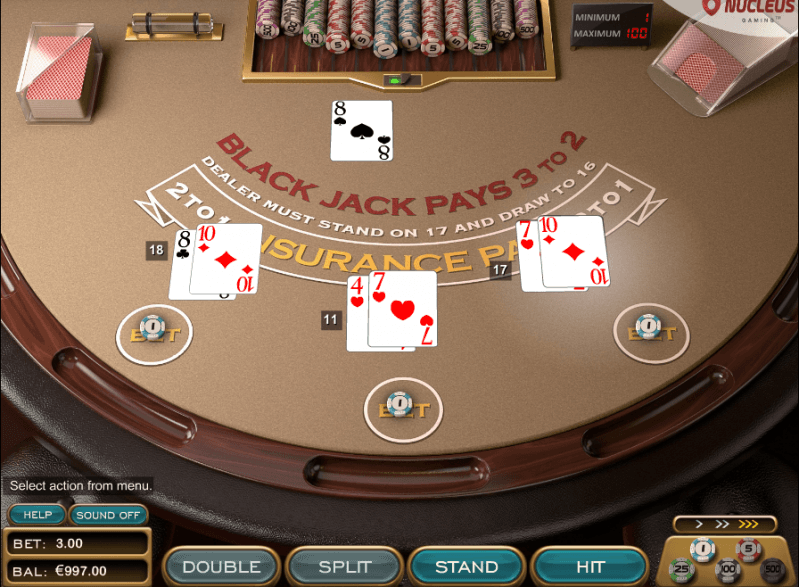Double down with the DOUBLE button

click(x=221, y=567)
